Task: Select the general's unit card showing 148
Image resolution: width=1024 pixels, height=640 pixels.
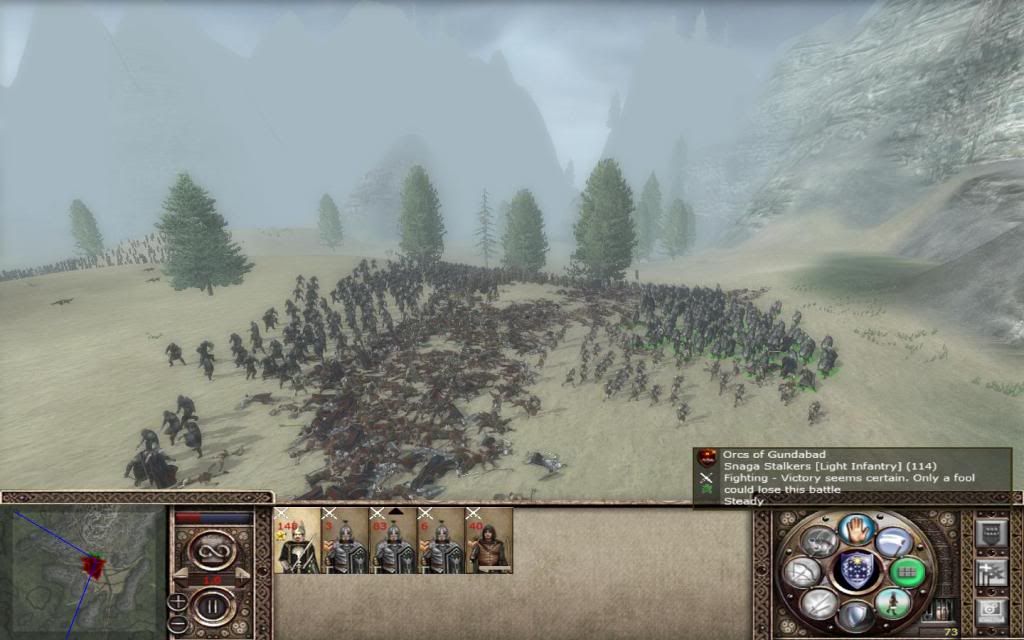Action: tap(297, 541)
